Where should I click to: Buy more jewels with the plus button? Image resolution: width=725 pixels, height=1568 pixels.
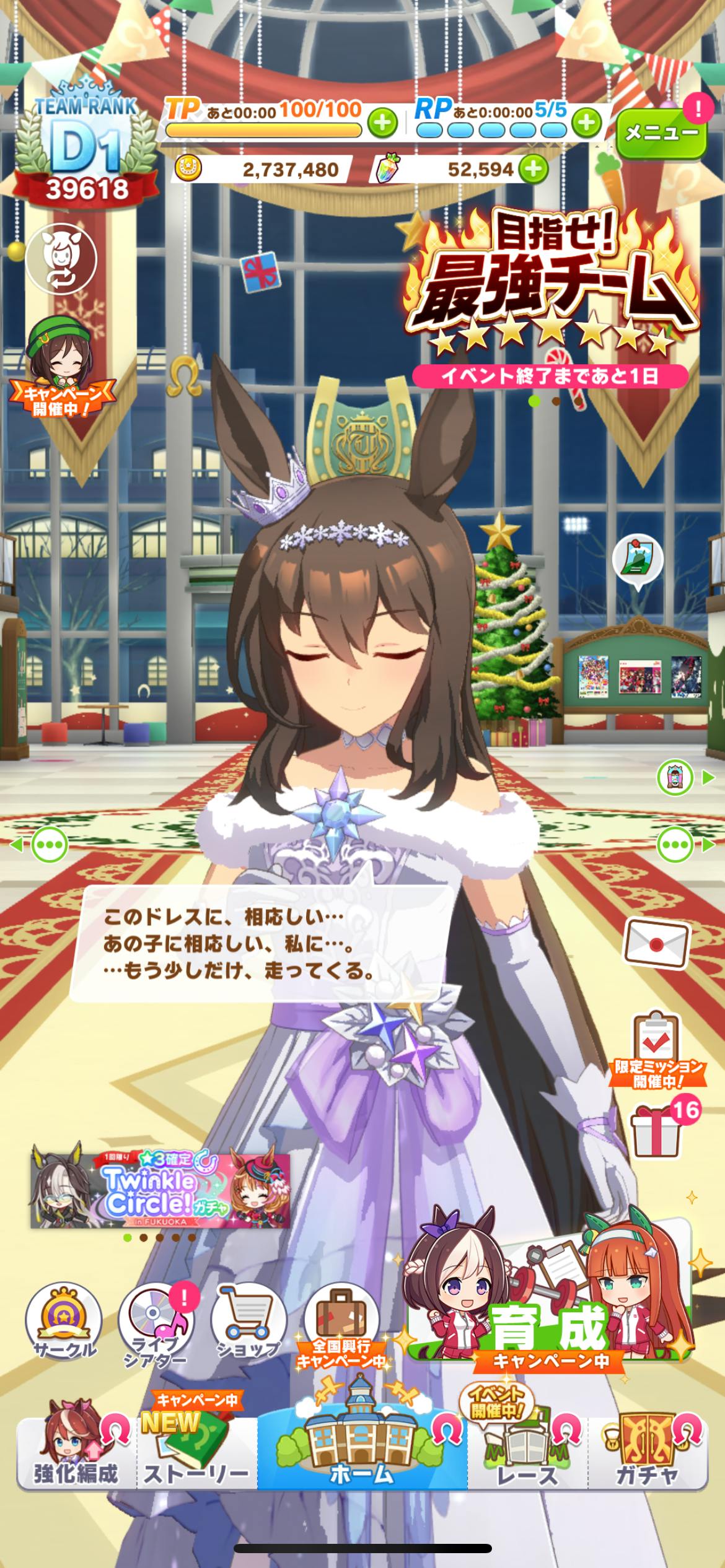pyautogui.click(x=534, y=168)
